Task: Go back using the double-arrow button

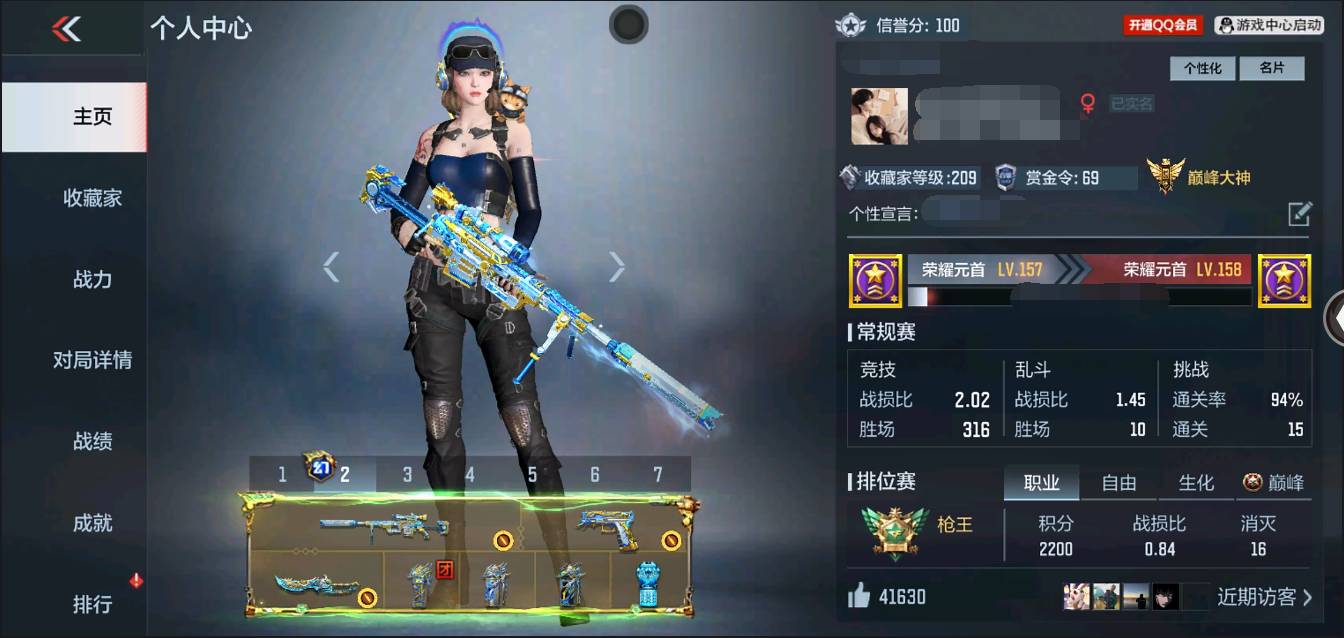Action: pos(66,29)
